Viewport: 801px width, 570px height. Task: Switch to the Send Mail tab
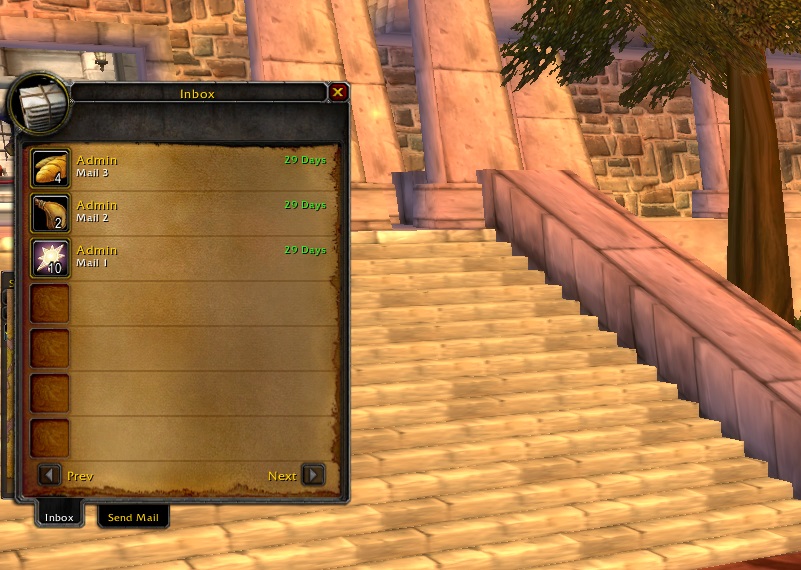tap(133, 517)
